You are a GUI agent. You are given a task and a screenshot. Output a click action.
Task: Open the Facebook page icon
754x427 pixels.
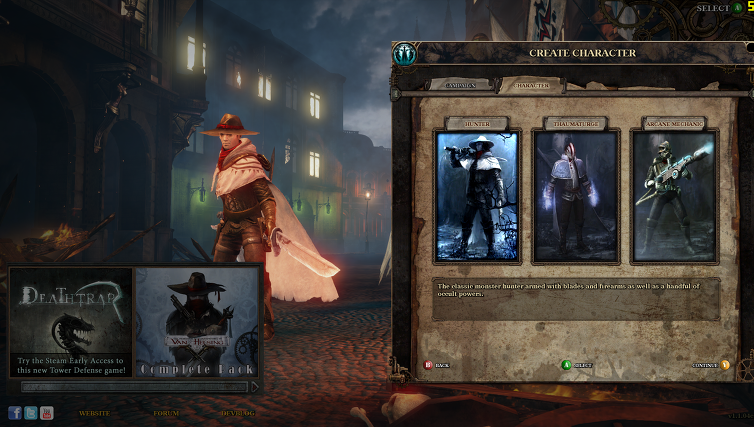(15, 412)
